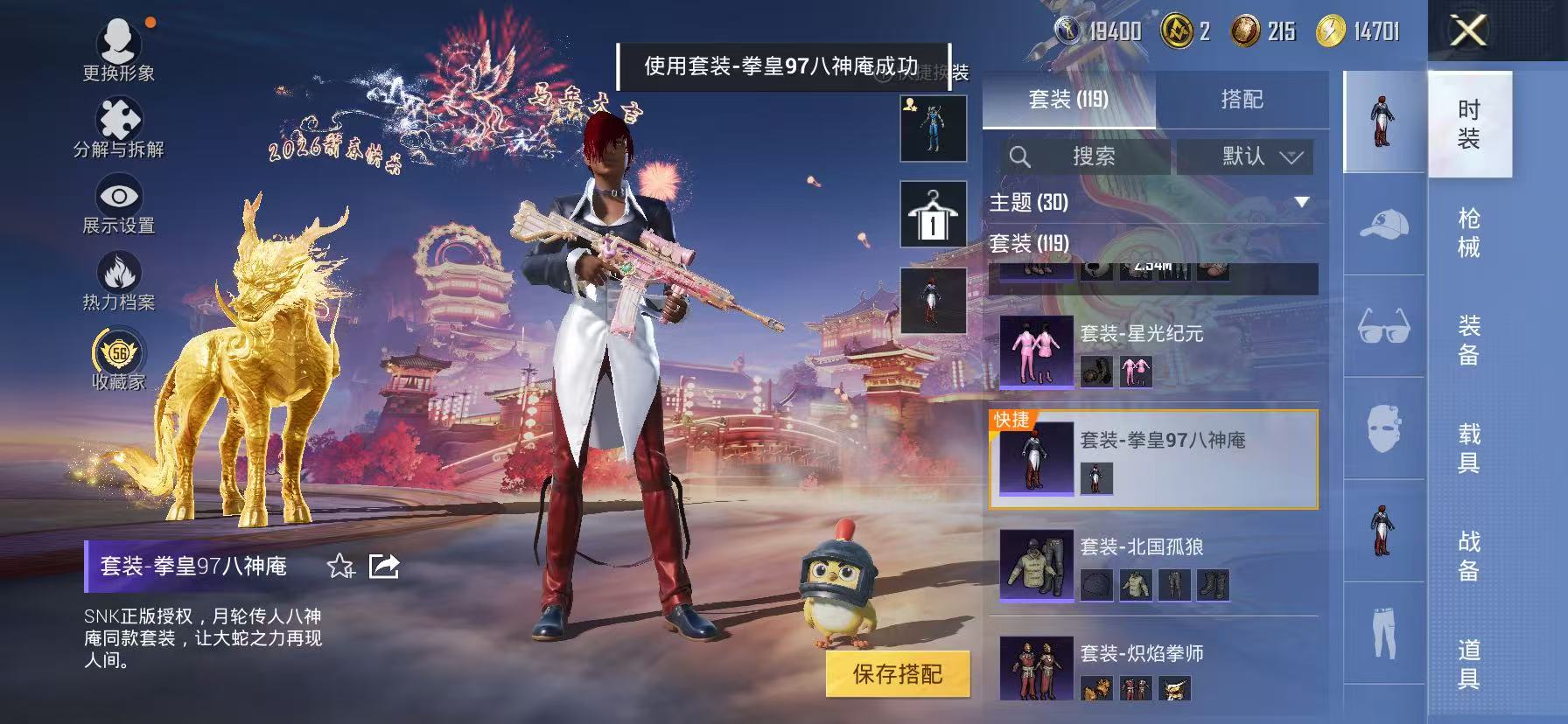Favorite the 拳皇97八神庵 outfit via star
This screenshot has width=1568, height=724.
pos(340,567)
